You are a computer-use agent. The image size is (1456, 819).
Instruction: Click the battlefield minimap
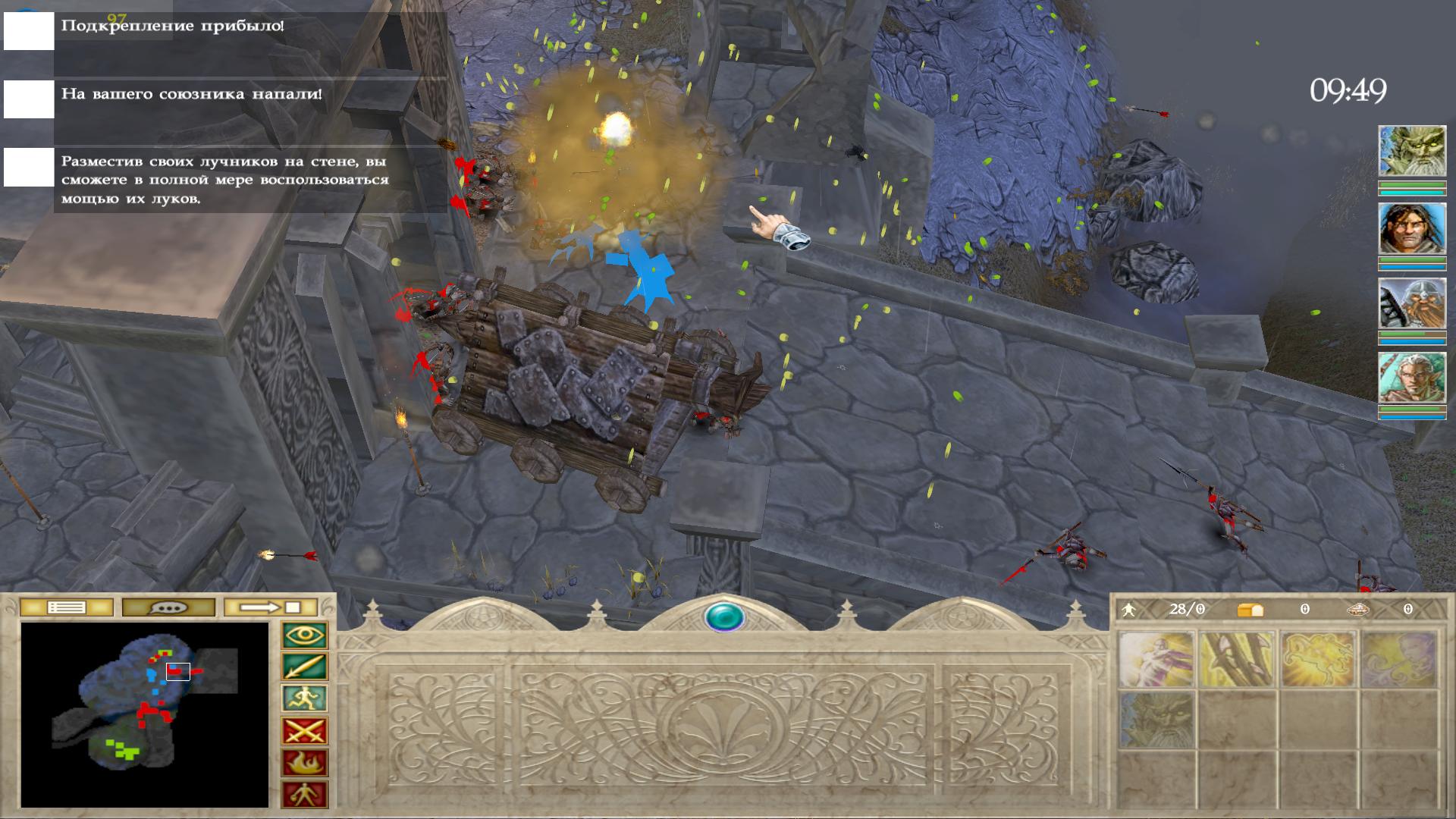145,714
